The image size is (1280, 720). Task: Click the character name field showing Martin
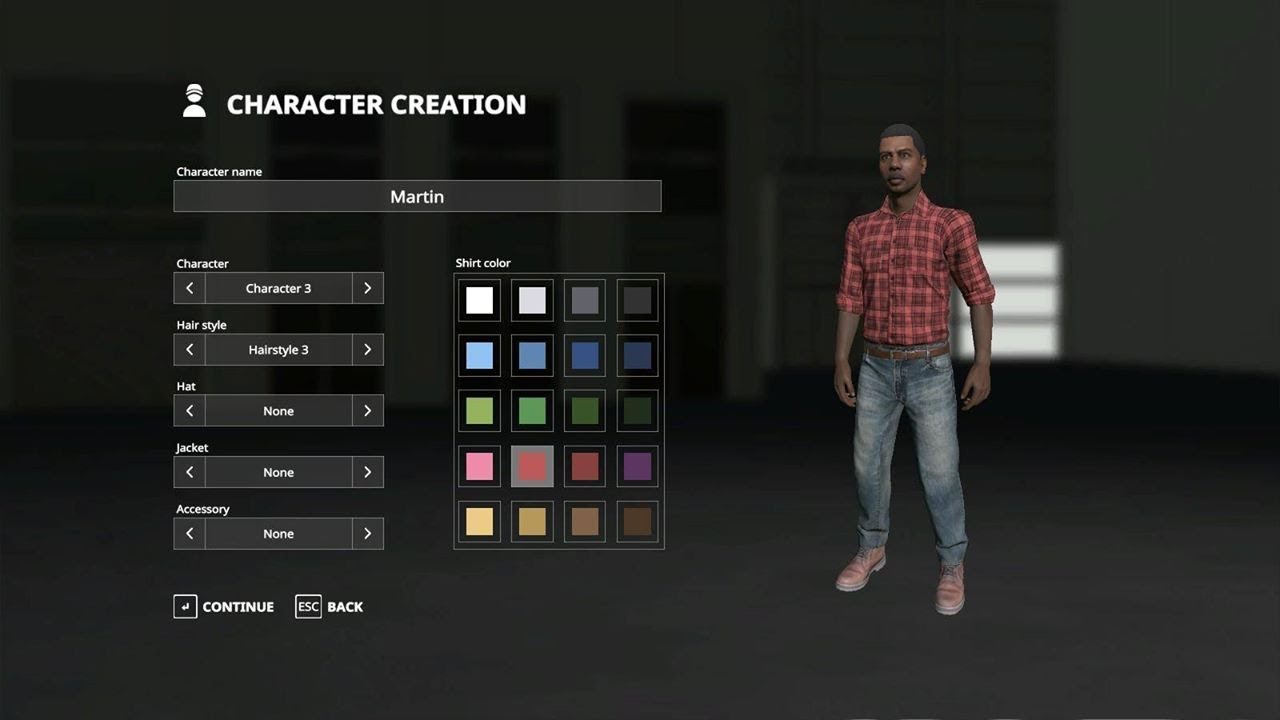coord(417,196)
